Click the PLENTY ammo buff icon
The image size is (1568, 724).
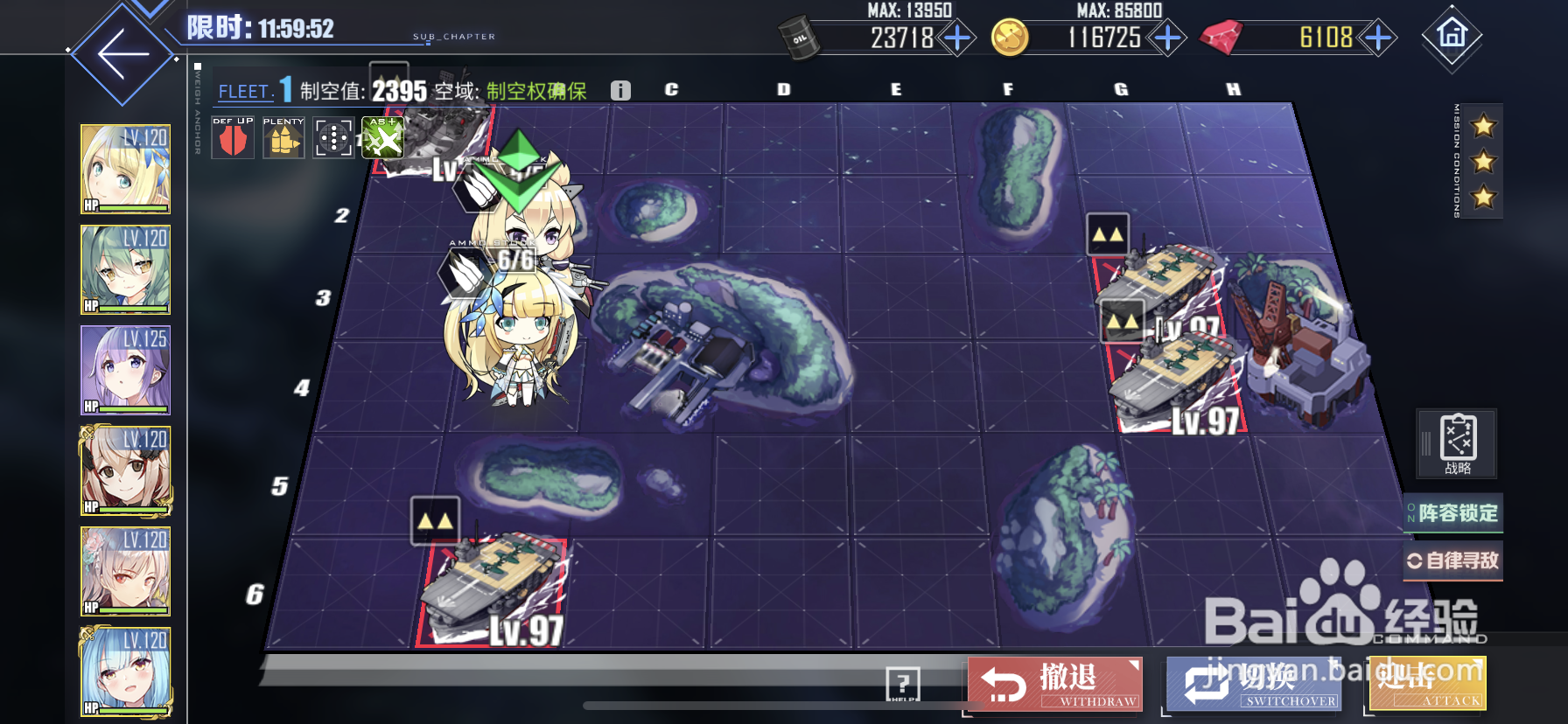pyautogui.click(x=282, y=138)
